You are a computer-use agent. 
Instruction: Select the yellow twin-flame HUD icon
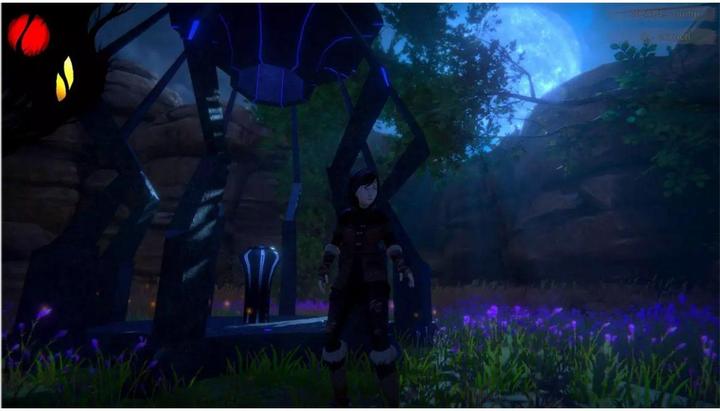64,79
